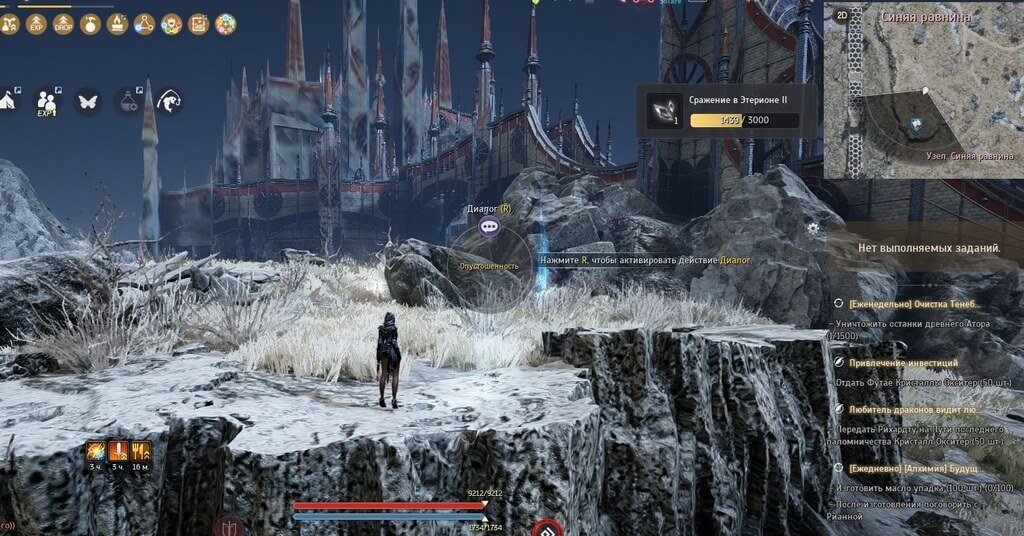Open the campfire buff icon
Viewport: 1024px width, 536px height.
click(x=118, y=22)
